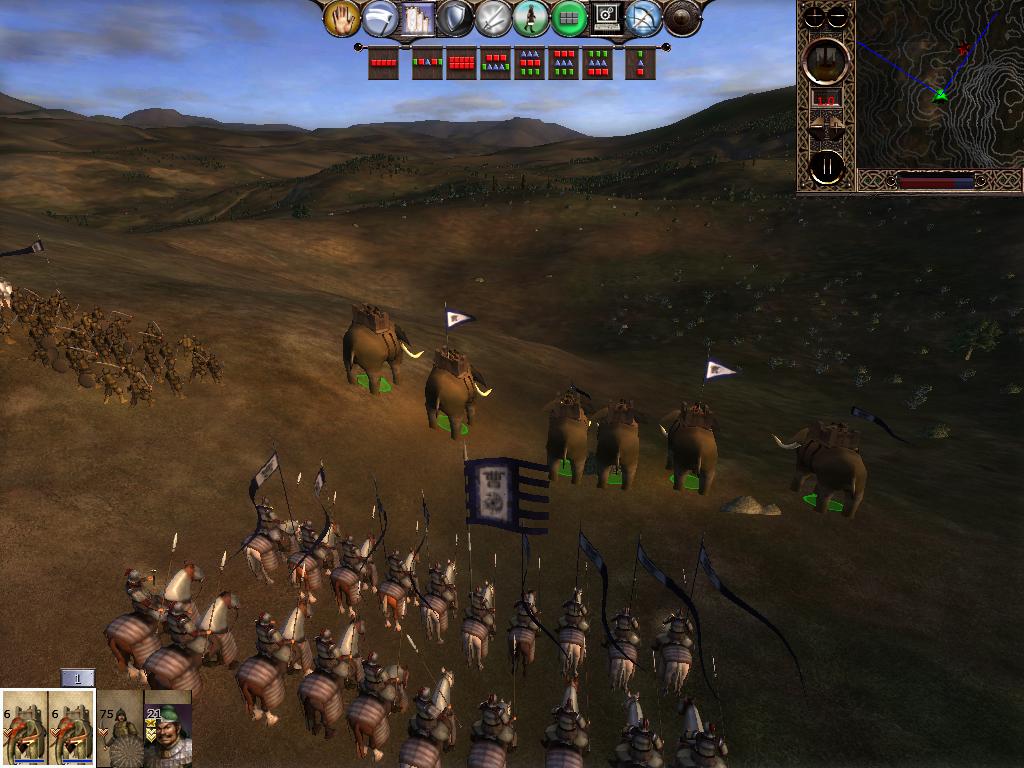Click the computer screen icon in the toolbar
Screen dimensions: 1024x768
coord(606,18)
